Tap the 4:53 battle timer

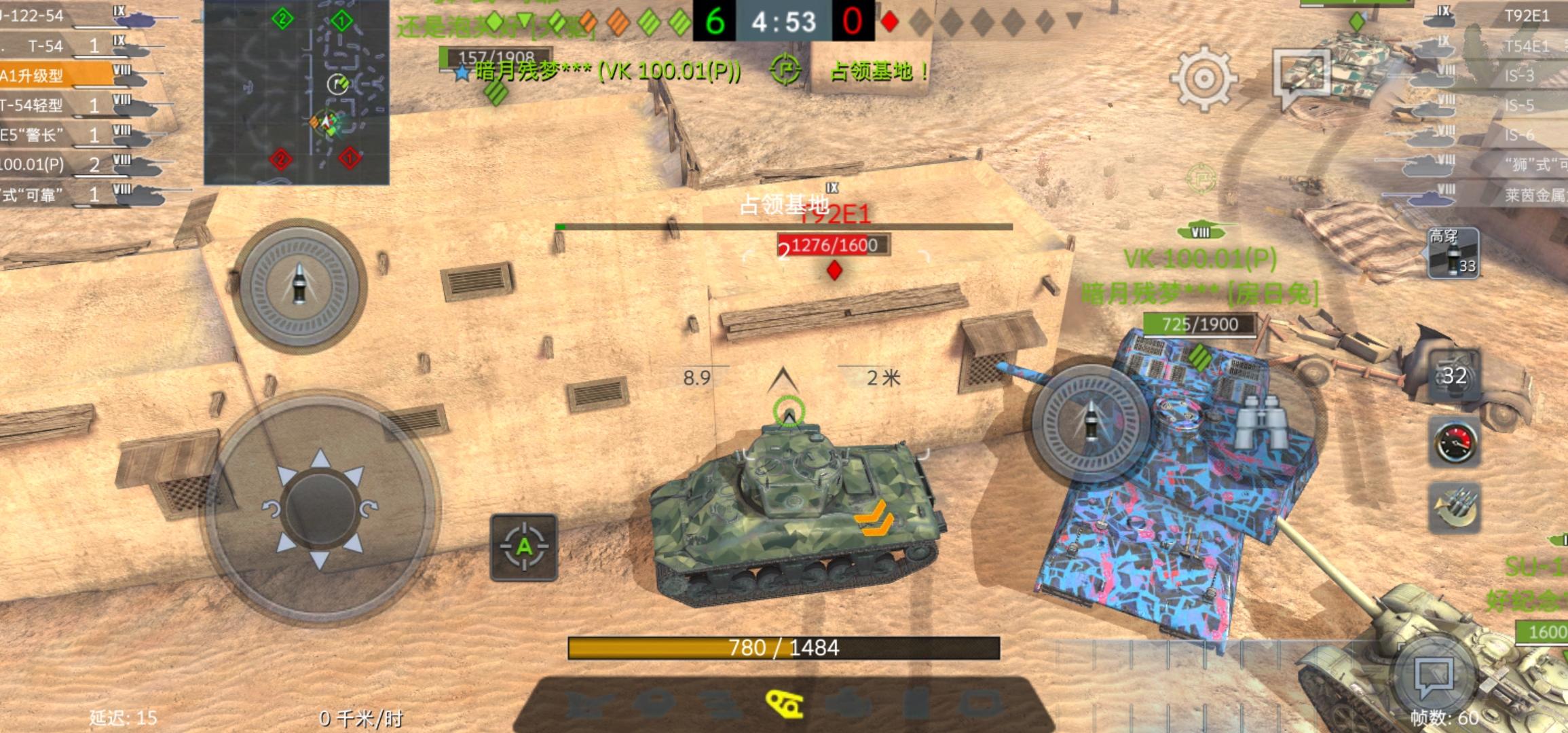coord(785,20)
